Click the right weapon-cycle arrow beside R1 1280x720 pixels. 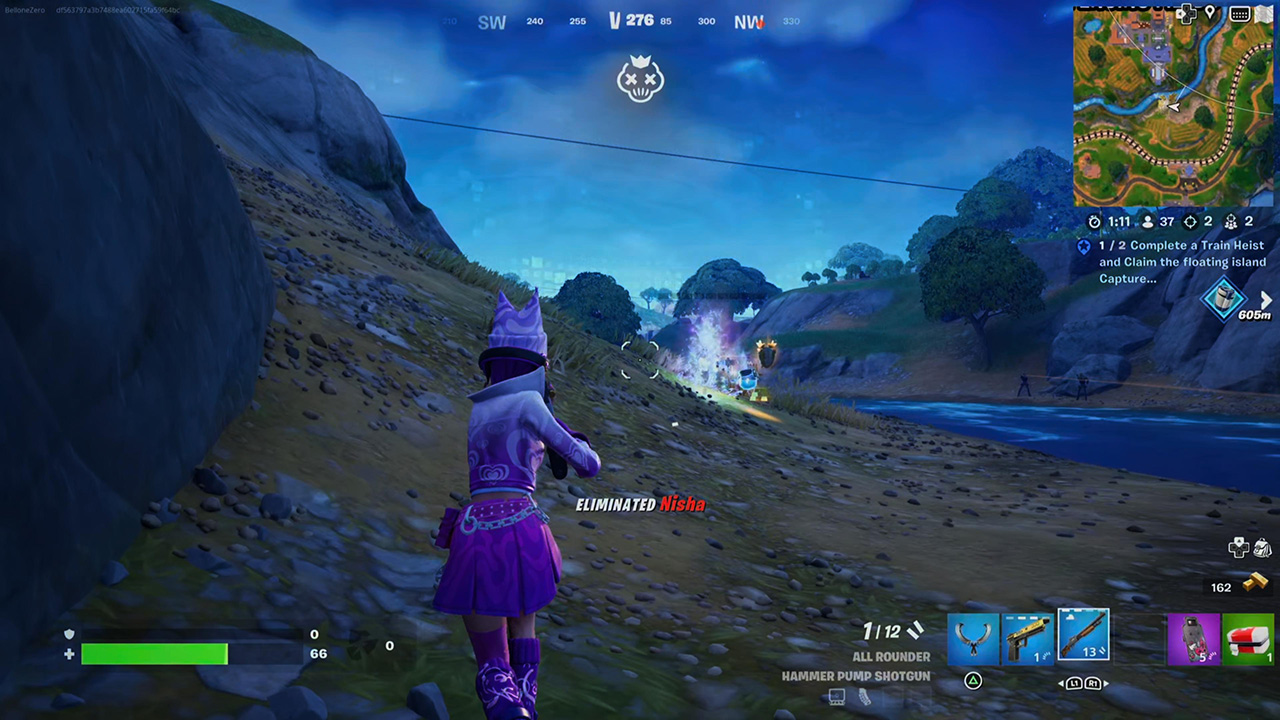[1104, 683]
